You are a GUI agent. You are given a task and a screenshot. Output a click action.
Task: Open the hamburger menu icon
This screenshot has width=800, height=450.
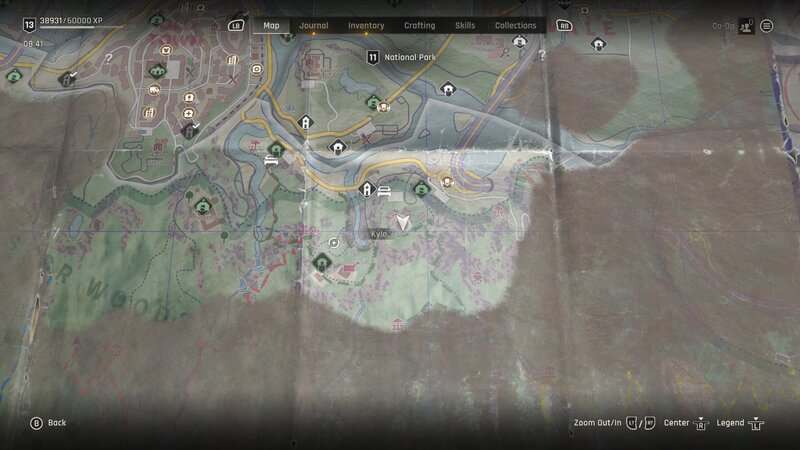coord(767,26)
